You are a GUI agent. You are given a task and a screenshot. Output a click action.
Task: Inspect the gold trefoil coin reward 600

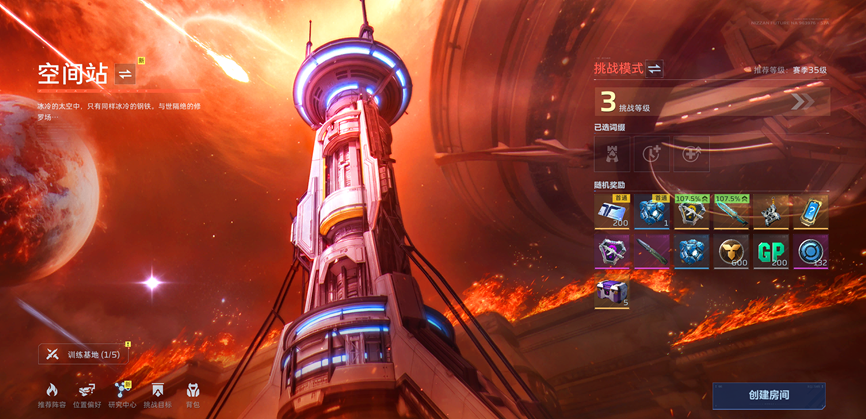(x=731, y=252)
